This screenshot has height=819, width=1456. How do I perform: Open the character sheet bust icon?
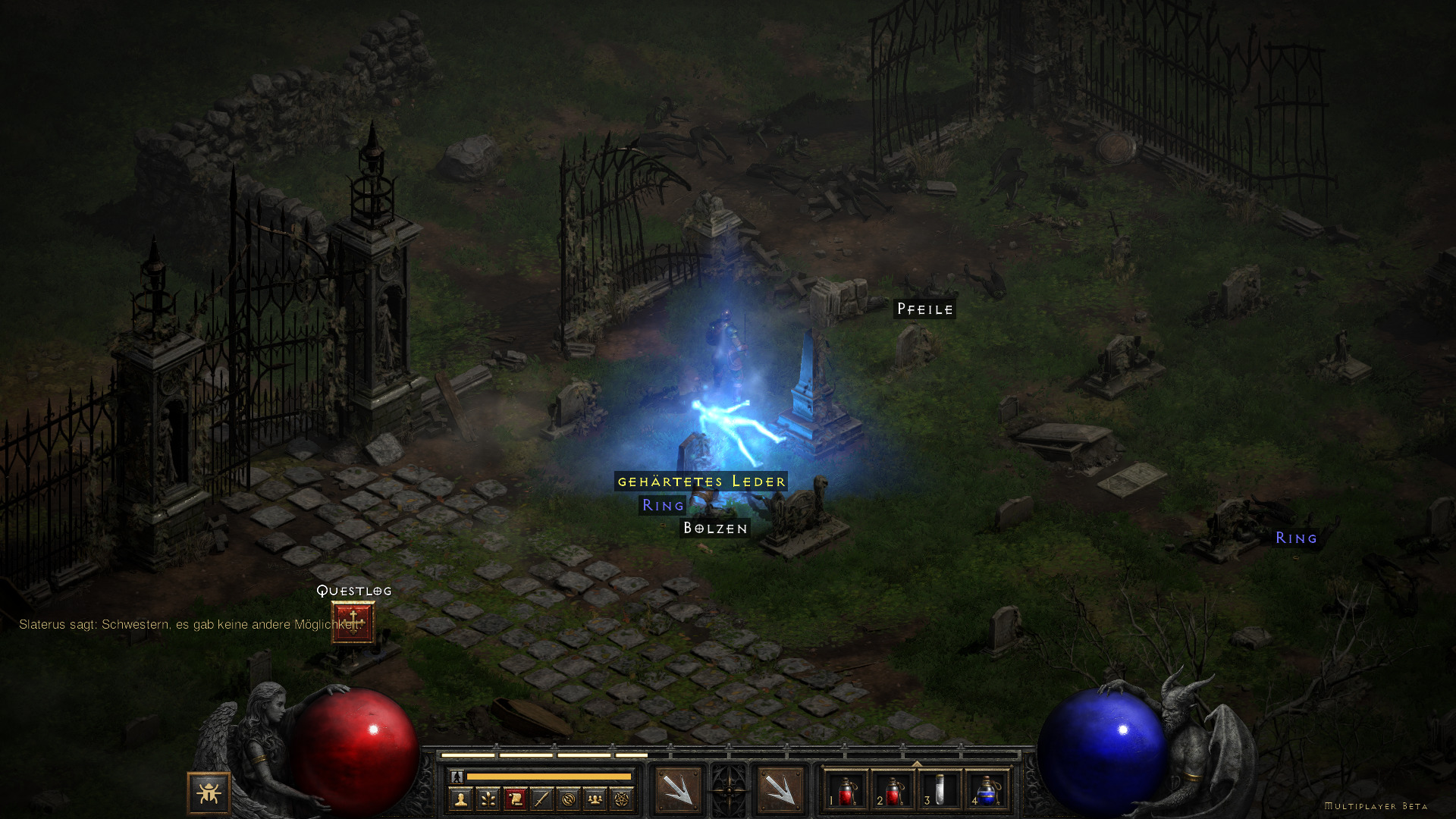tap(460, 799)
